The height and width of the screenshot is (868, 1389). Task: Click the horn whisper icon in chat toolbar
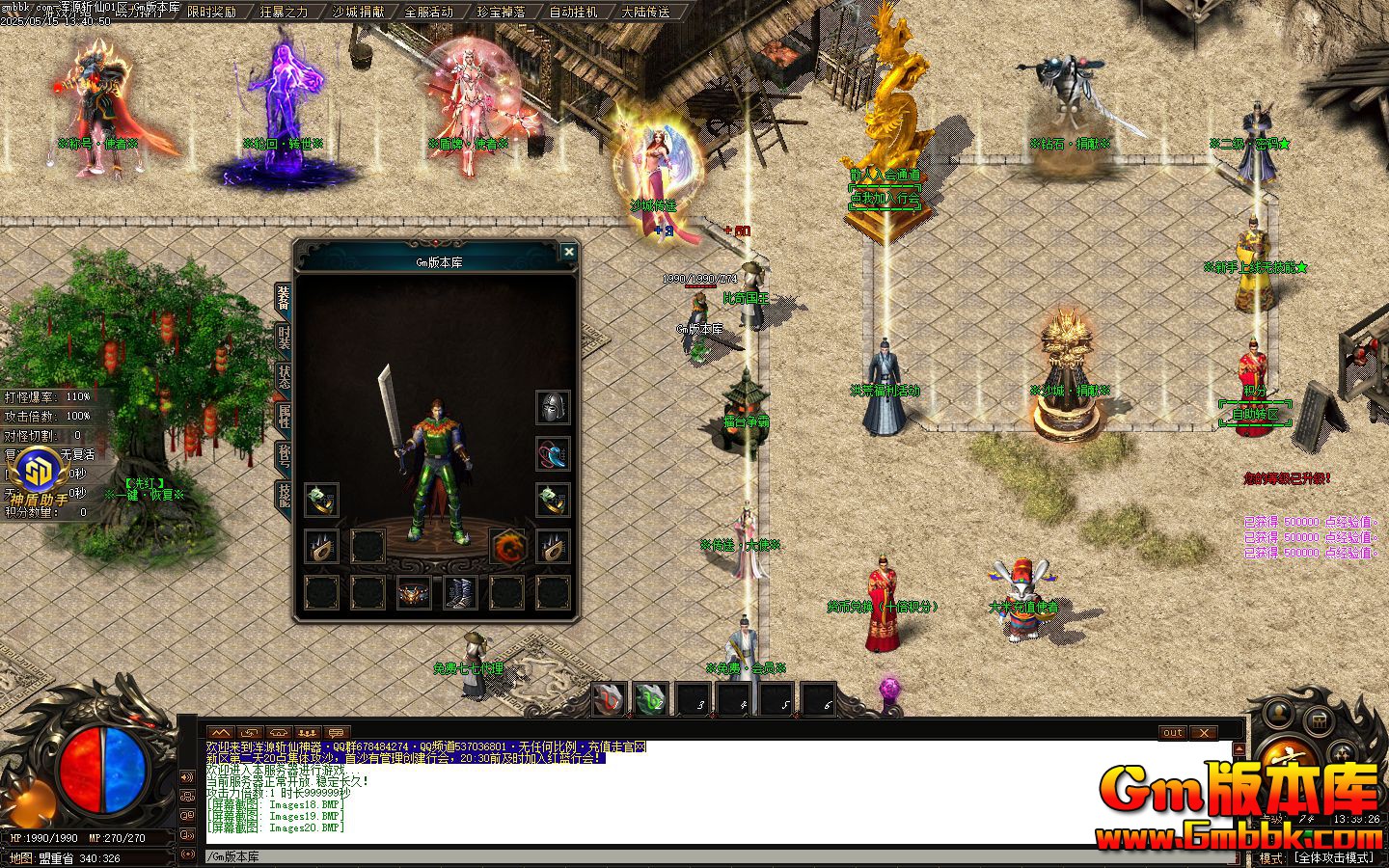[280, 731]
